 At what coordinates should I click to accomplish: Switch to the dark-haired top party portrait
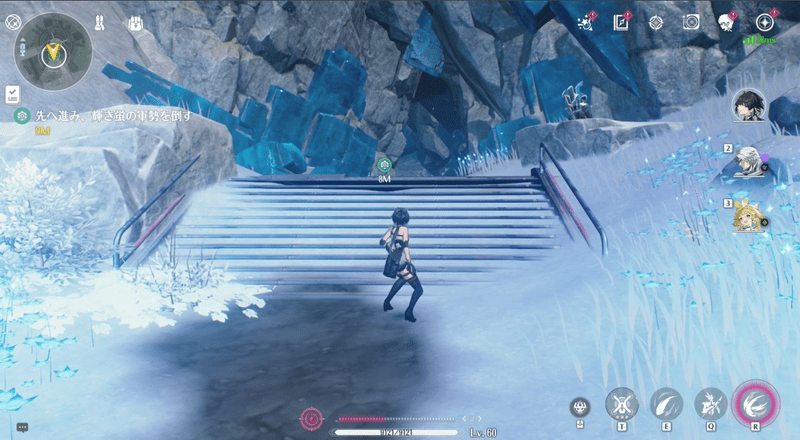coord(748,103)
